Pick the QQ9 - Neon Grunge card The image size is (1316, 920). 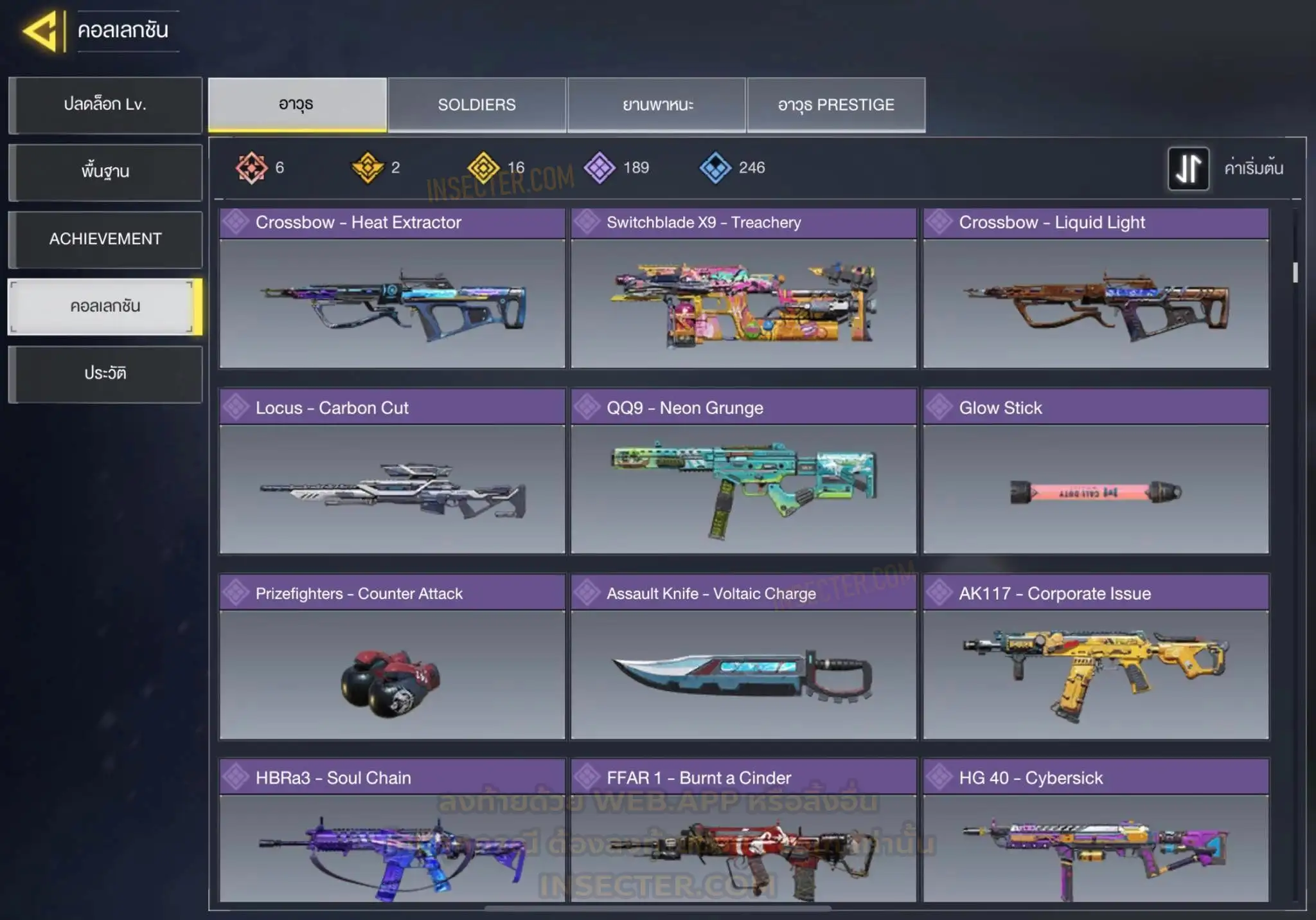(743, 471)
